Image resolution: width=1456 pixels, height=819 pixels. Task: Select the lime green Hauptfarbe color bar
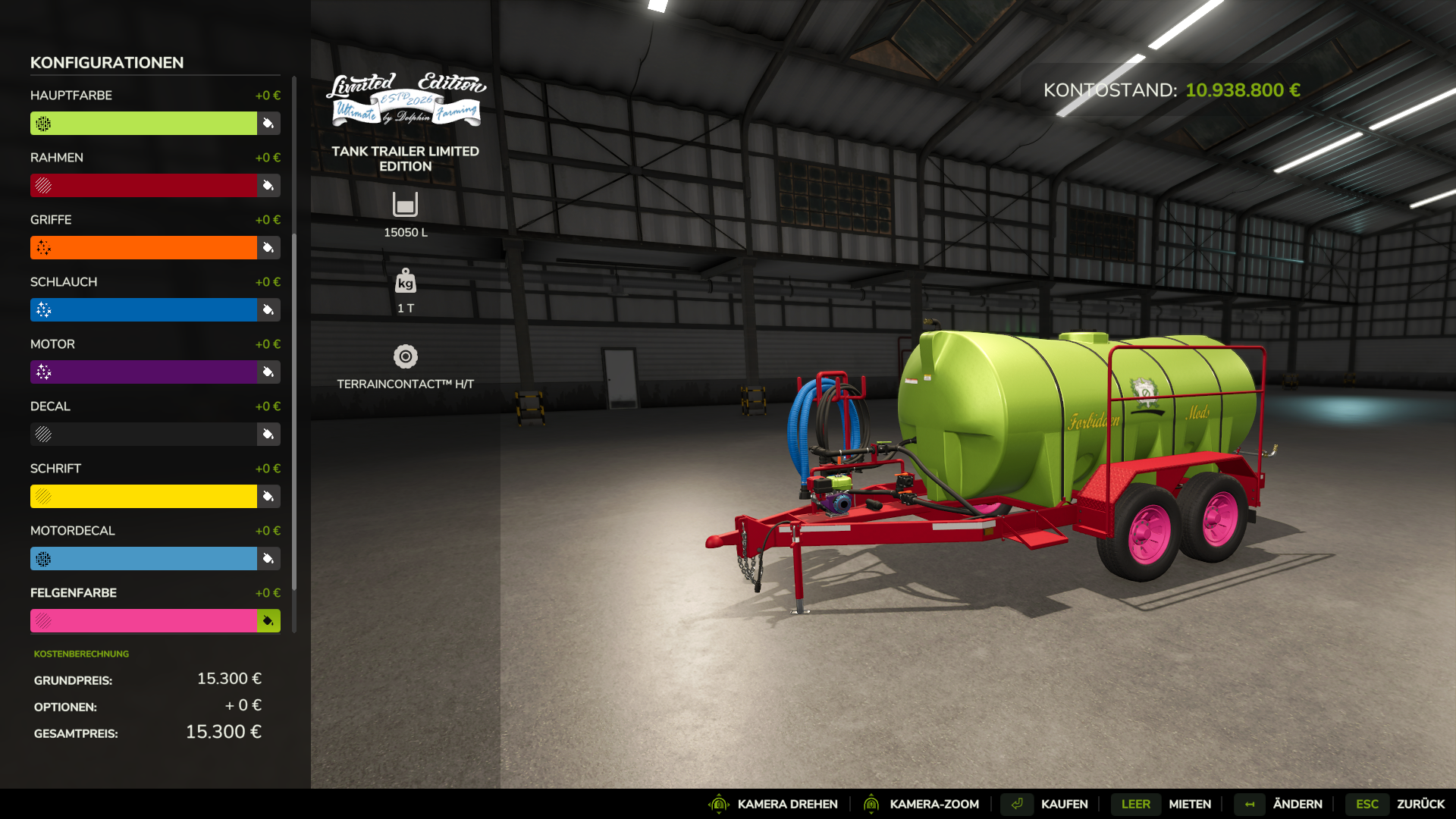tap(144, 124)
